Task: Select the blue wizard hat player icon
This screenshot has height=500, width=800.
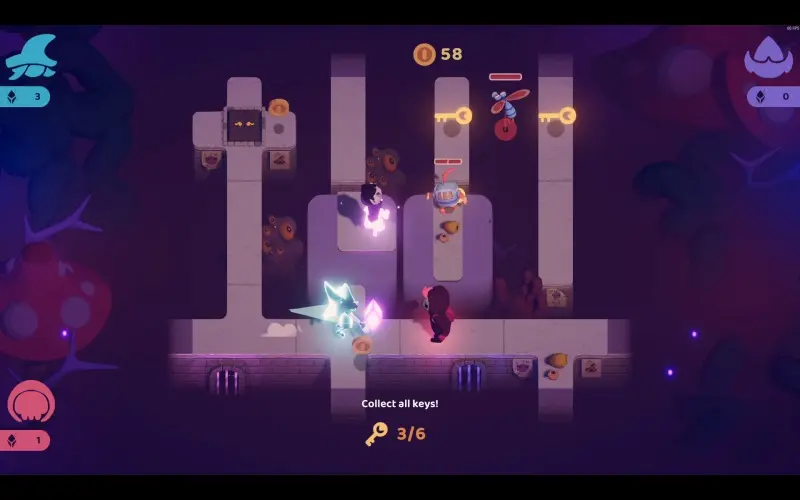Action: tap(31, 57)
